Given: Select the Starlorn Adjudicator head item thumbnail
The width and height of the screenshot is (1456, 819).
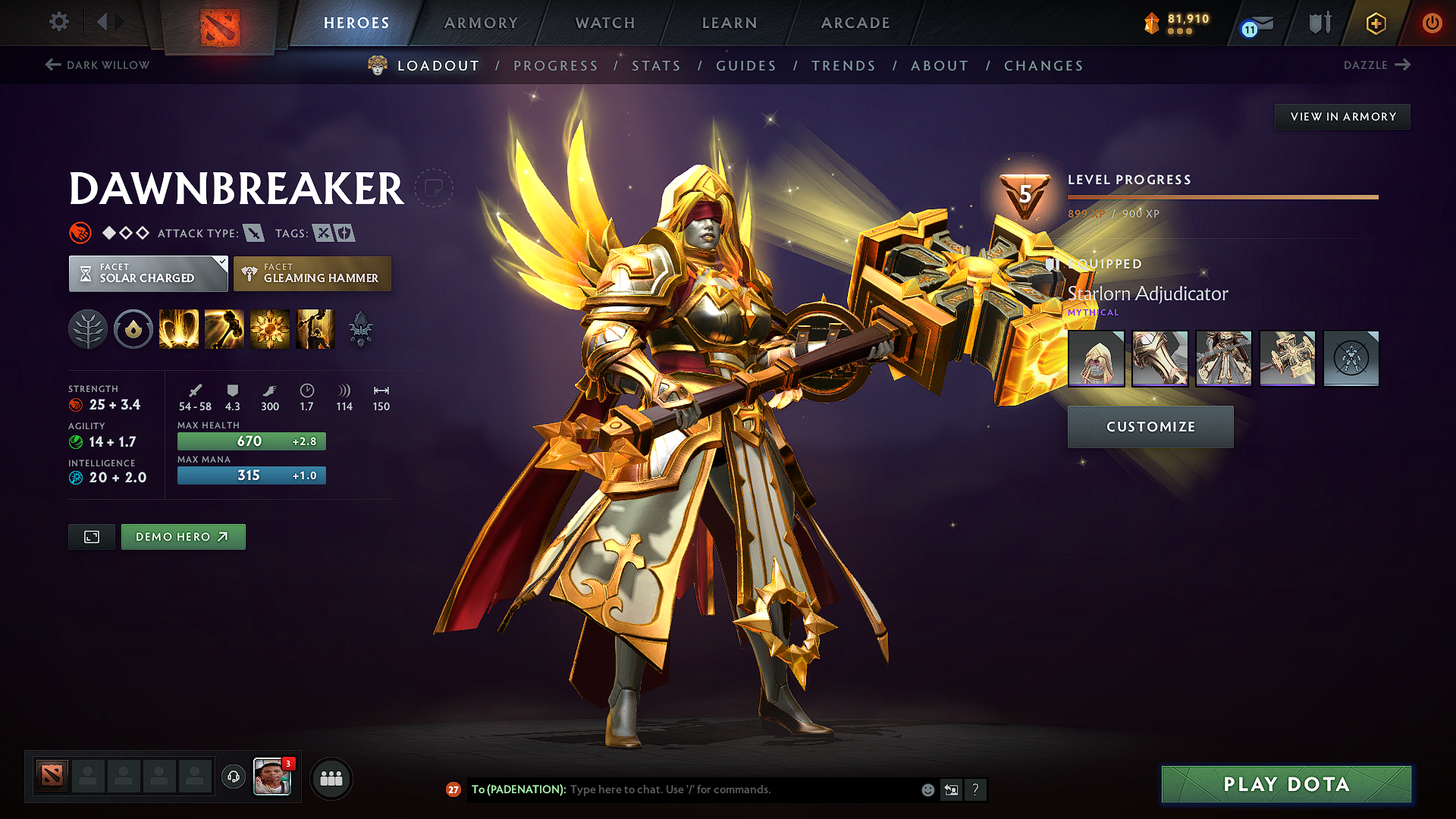Looking at the screenshot, I should pyautogui.click(x=1096, y=358).
